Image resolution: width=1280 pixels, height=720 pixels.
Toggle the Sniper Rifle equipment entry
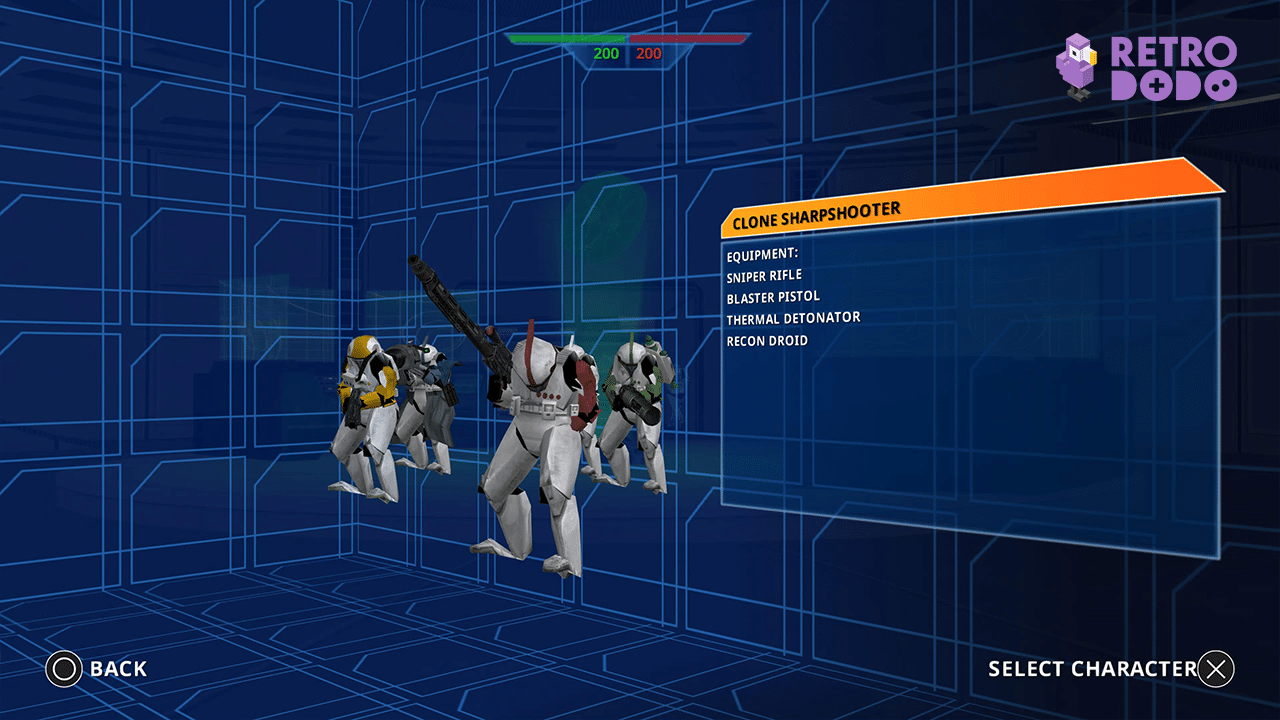[x=766, y=275]
